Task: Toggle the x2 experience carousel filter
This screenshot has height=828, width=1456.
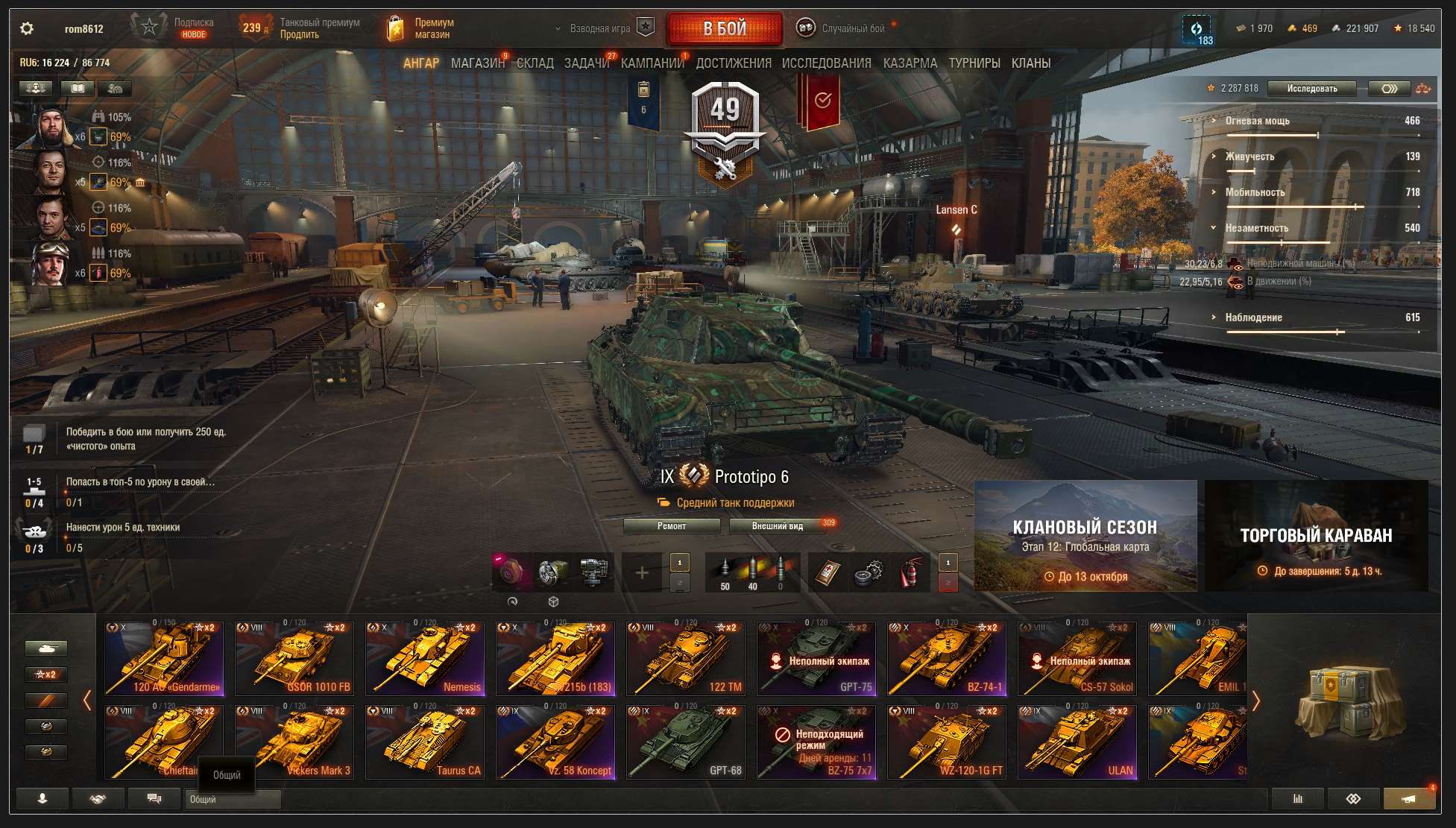Action: (47, 674)
